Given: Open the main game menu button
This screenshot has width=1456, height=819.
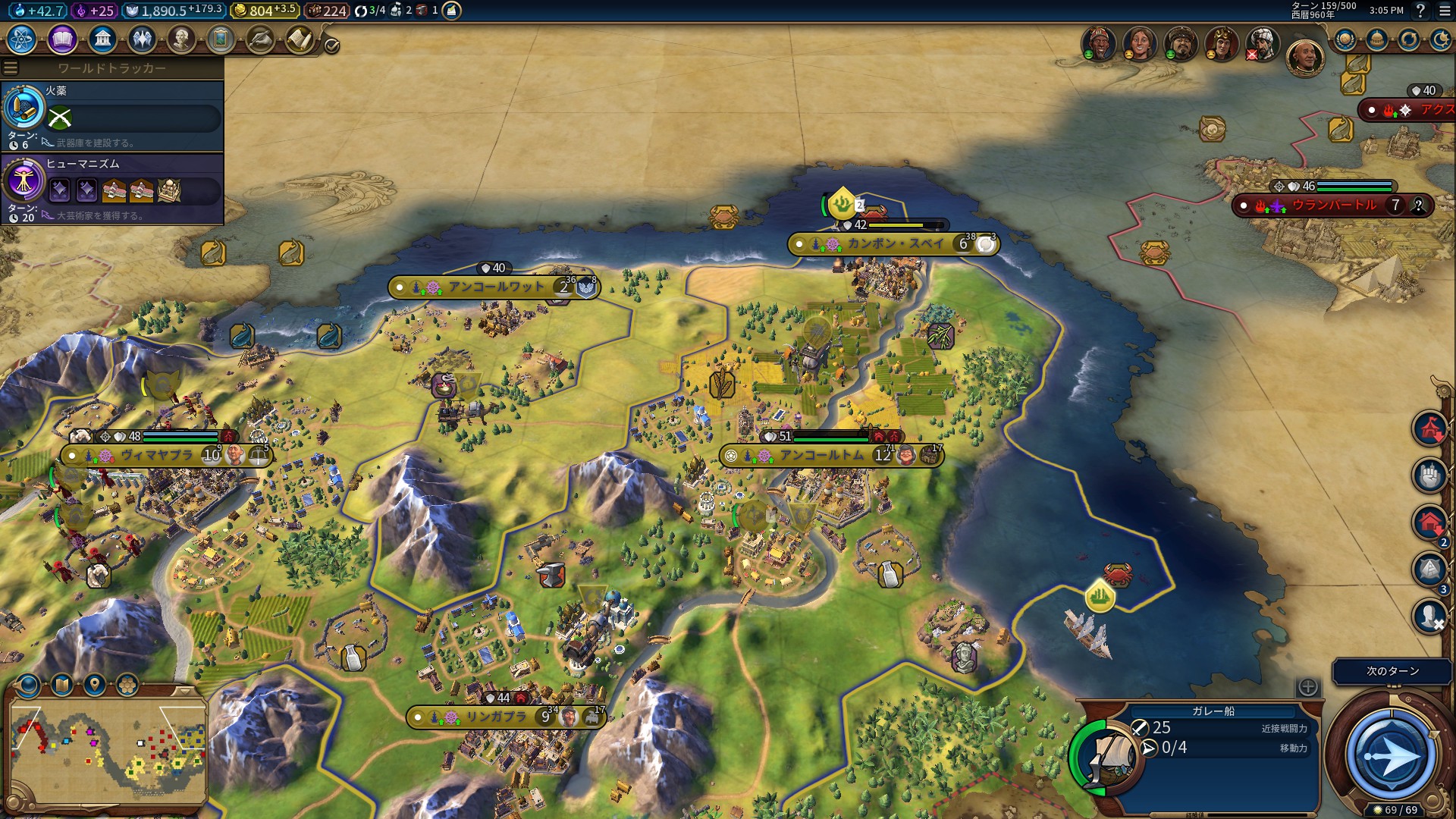Looking at the screenshot, I should [x=1445, y=11].
